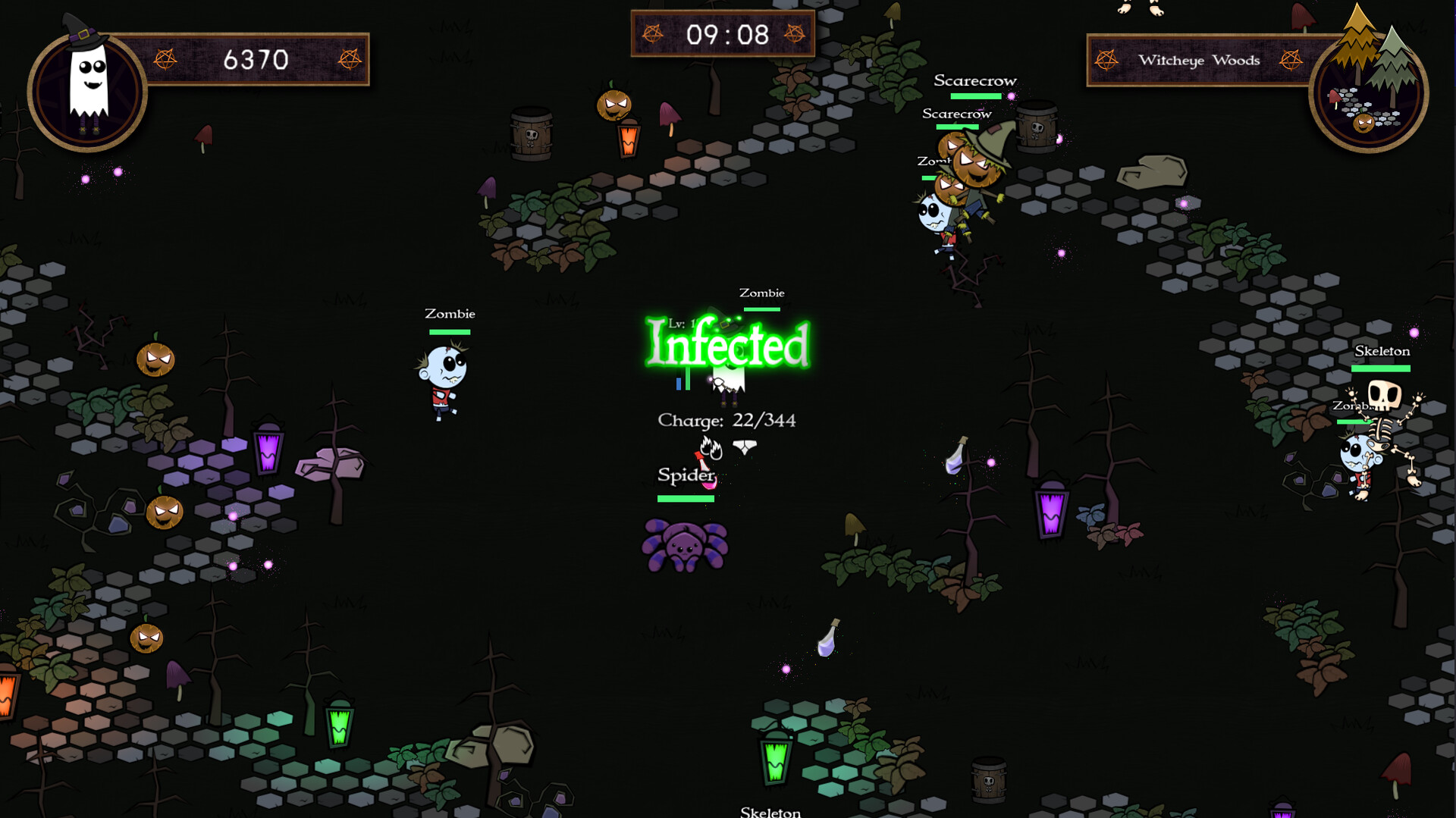Click the Spider's green health bar
This screenshot has width=1456, height=818.
[687, 499]
